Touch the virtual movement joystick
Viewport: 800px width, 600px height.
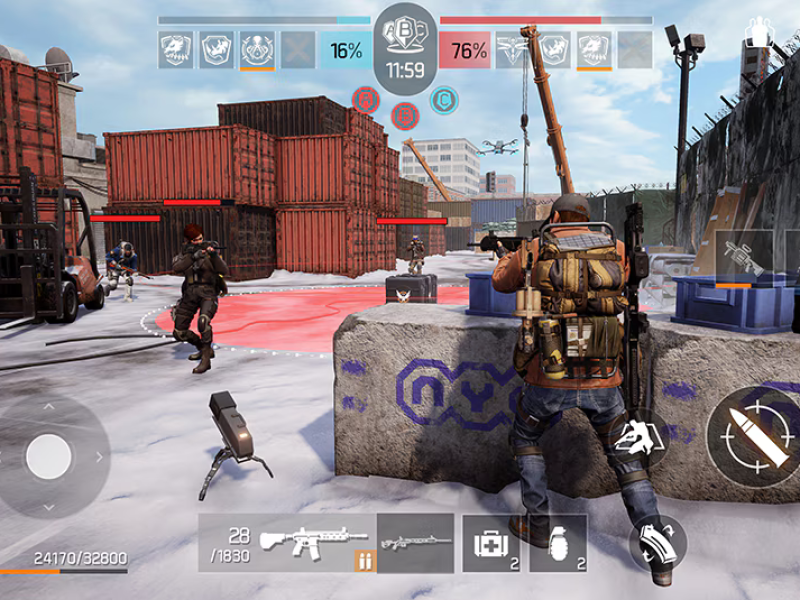coord(49,457)
